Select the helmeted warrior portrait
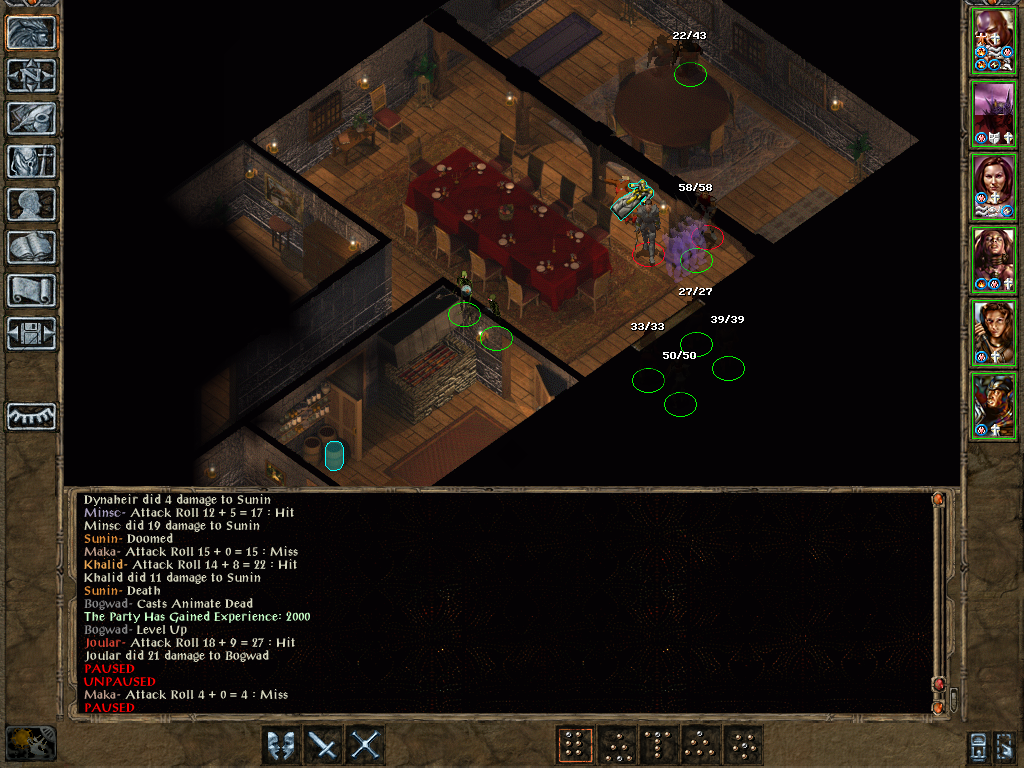Viewport: 1024px width, 768px height. click(x=994, y=405)
